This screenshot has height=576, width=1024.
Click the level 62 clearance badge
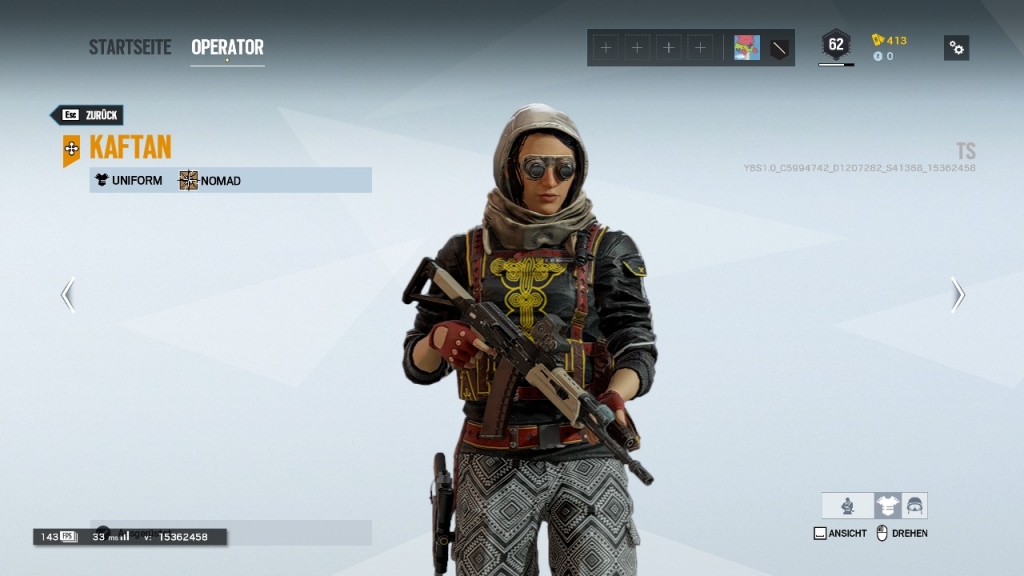click(836, 45)
